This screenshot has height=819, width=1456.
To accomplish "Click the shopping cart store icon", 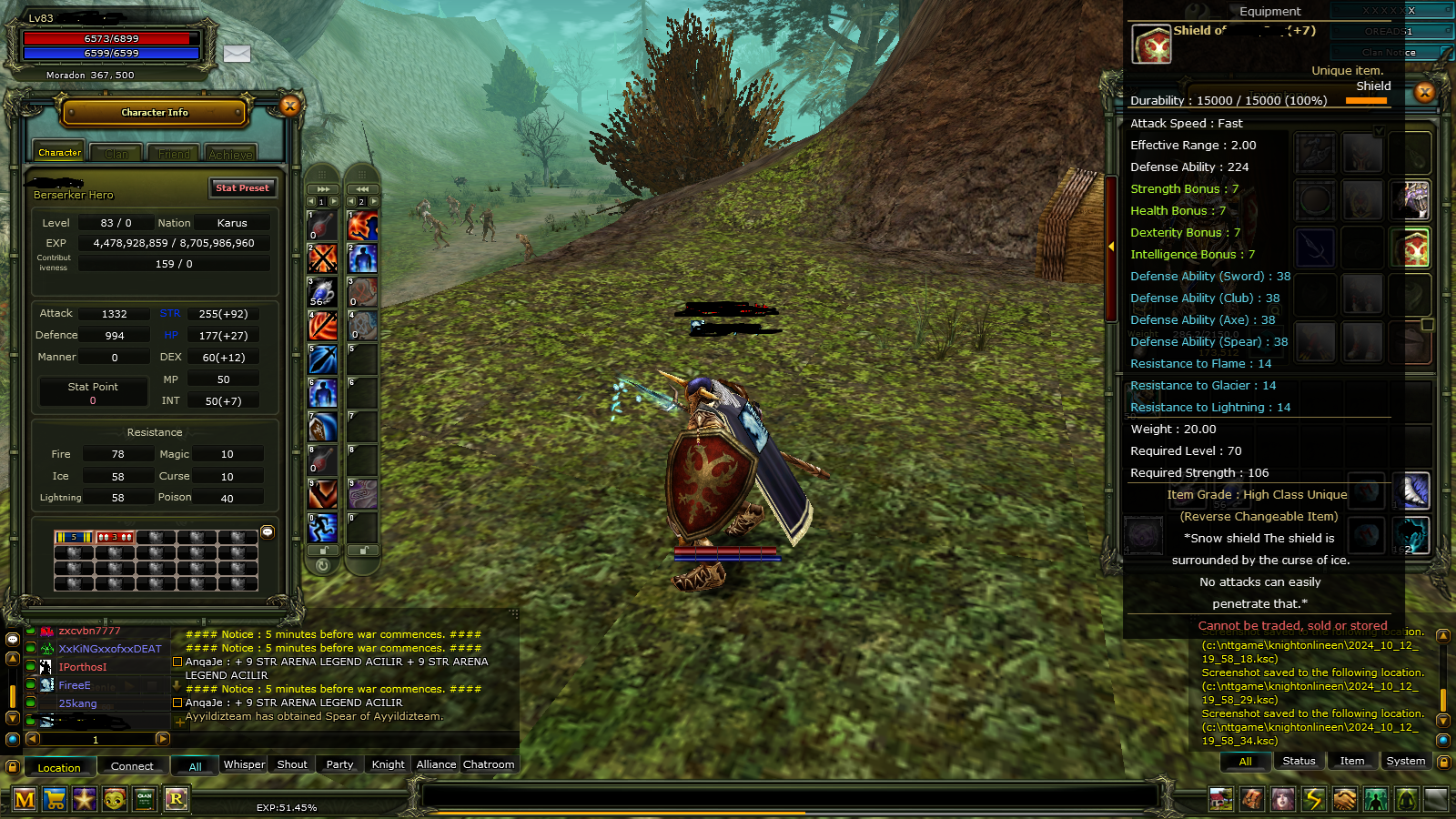I will click(x=55, y=801).
